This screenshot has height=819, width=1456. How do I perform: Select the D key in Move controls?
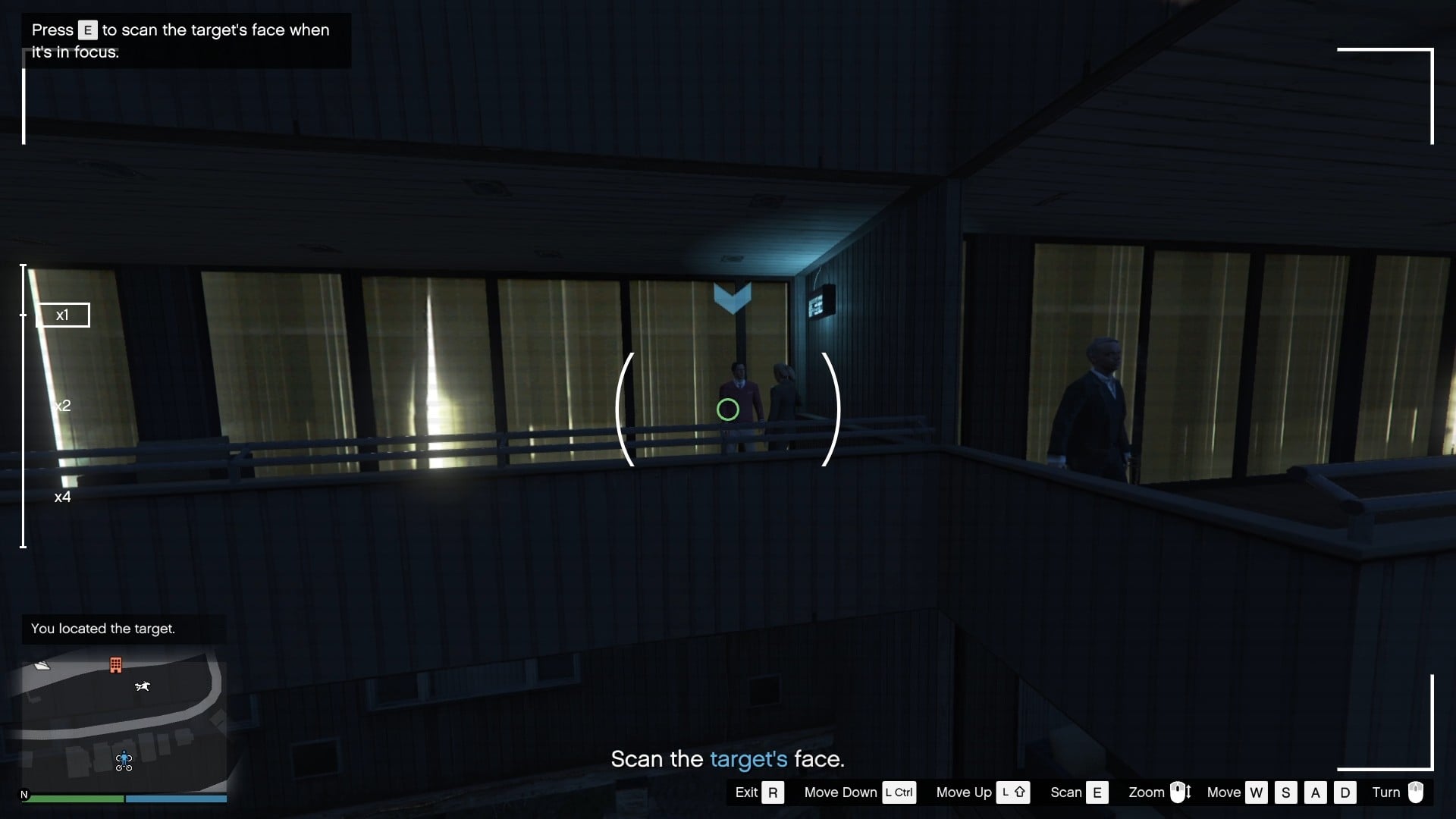[x=1345, y=792]
